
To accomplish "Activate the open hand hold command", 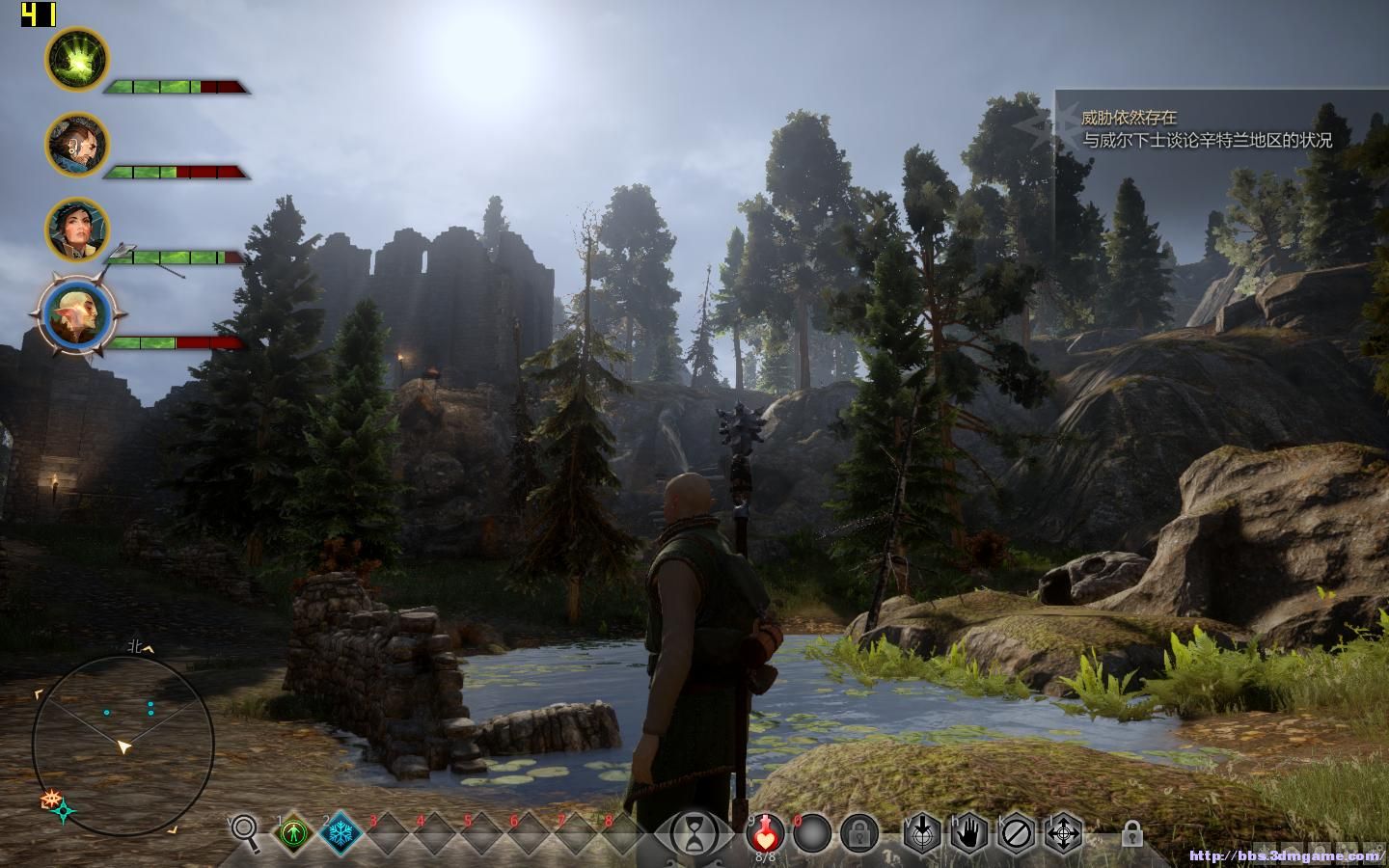I will click(969, 832).
